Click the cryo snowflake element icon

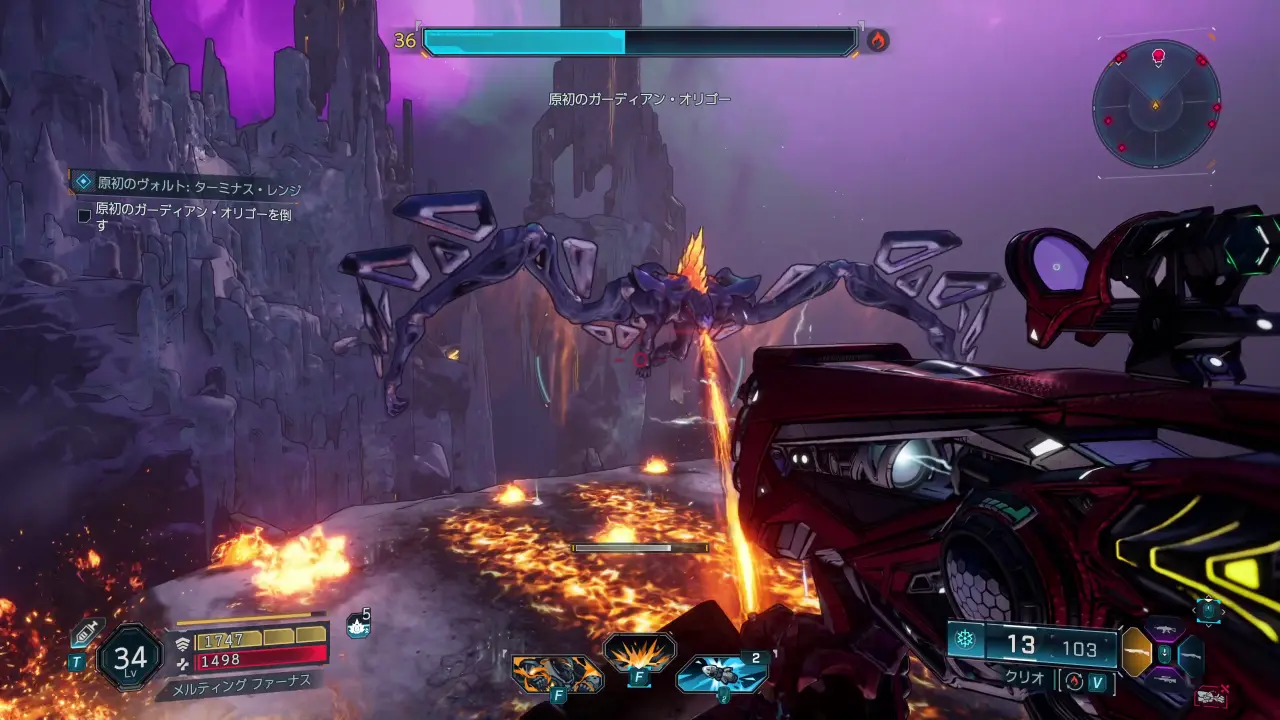coord(965,640)
